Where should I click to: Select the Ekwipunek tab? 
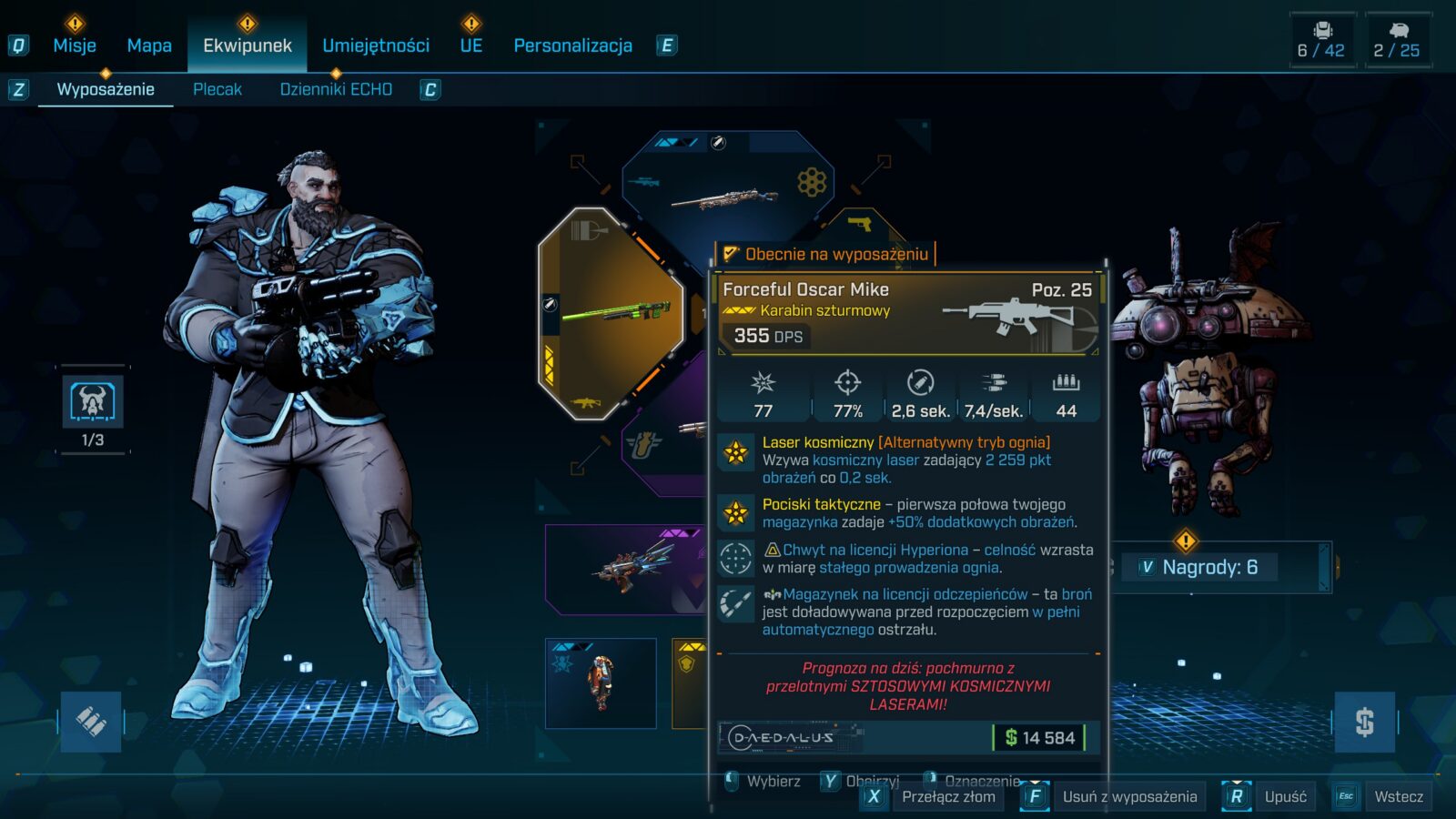tap(248, 45)
